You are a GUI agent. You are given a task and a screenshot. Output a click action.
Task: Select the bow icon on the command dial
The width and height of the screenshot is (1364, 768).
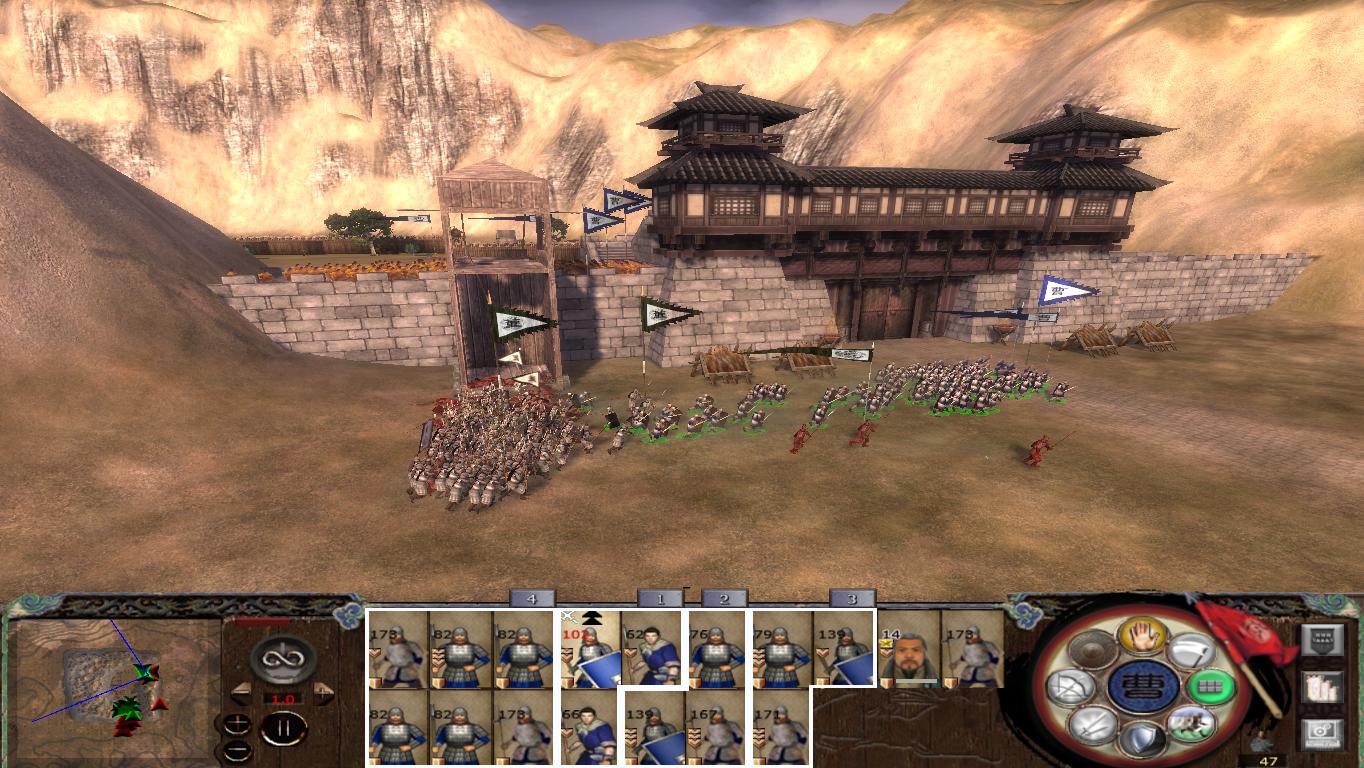(1071, 685)
